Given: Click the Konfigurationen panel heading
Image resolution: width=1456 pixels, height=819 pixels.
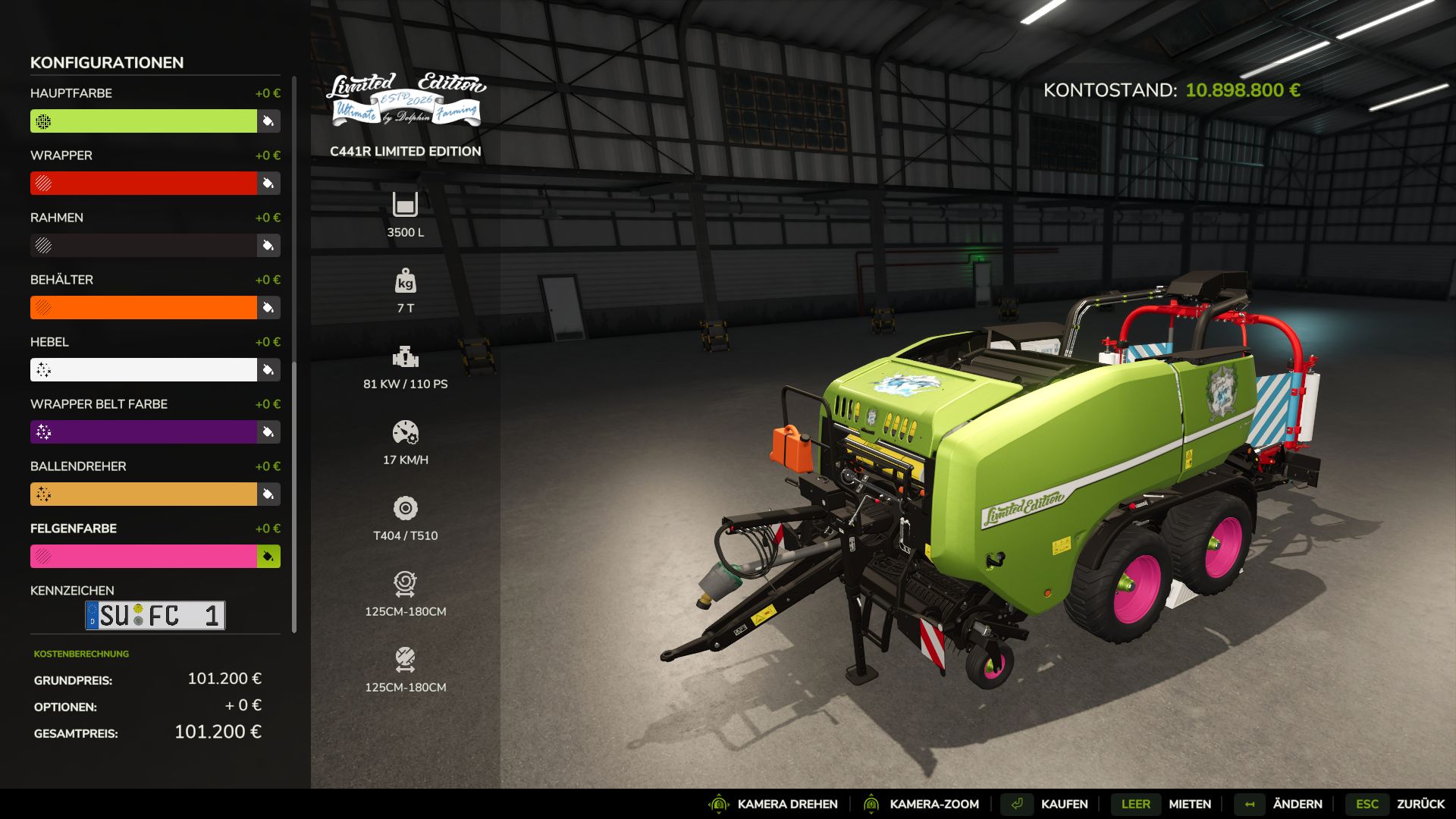Looking at the screenshot, I should (x=106, y=63).
